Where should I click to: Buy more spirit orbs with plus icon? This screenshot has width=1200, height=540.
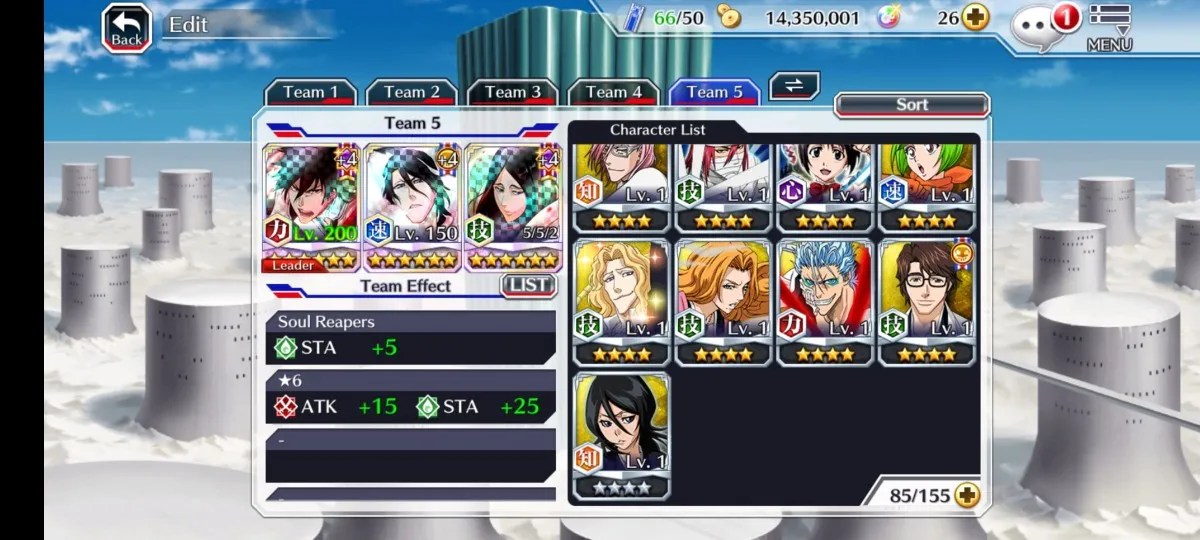(975, 17)
